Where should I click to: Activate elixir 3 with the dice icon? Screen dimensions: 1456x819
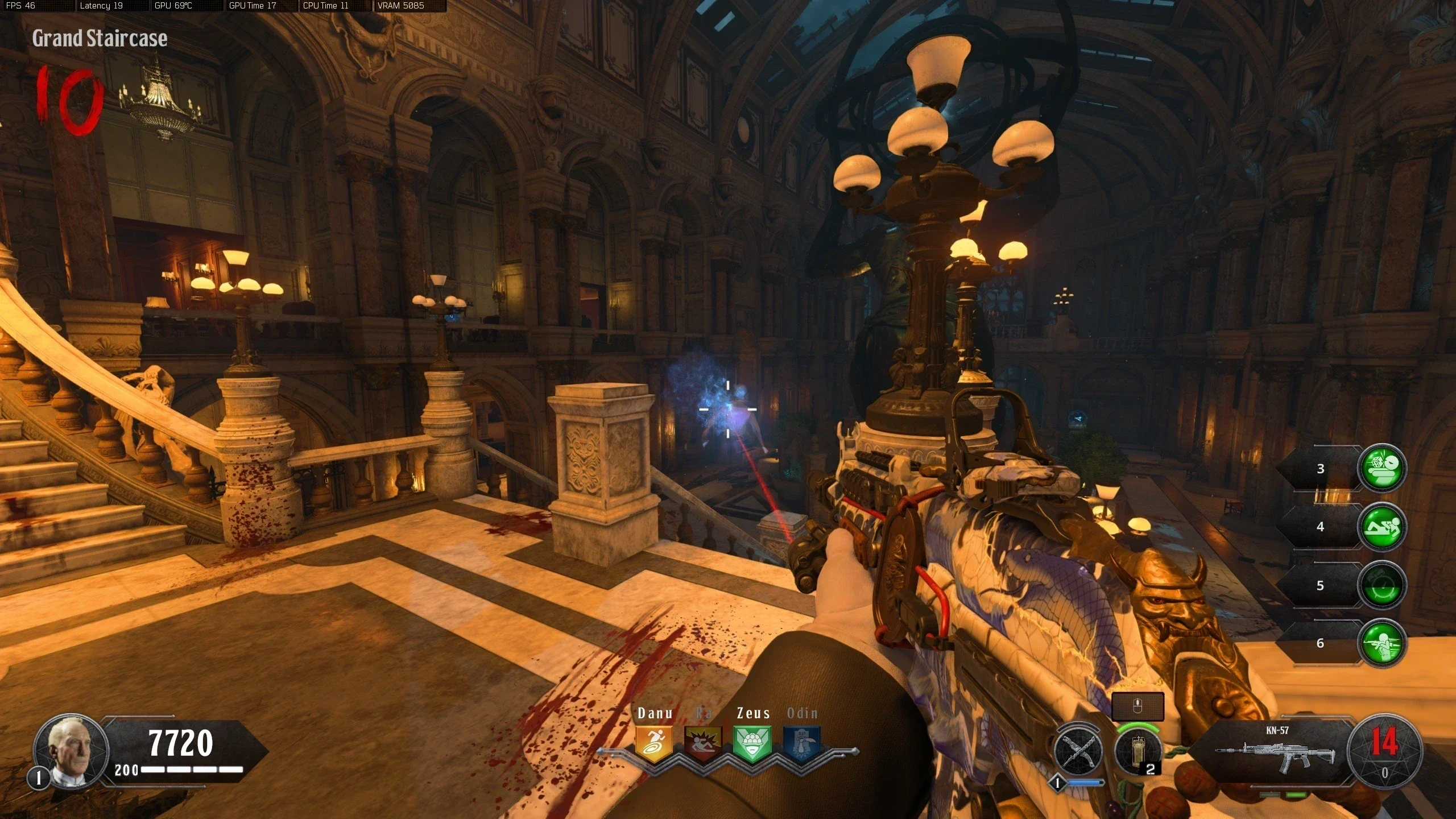point(1382,468)
